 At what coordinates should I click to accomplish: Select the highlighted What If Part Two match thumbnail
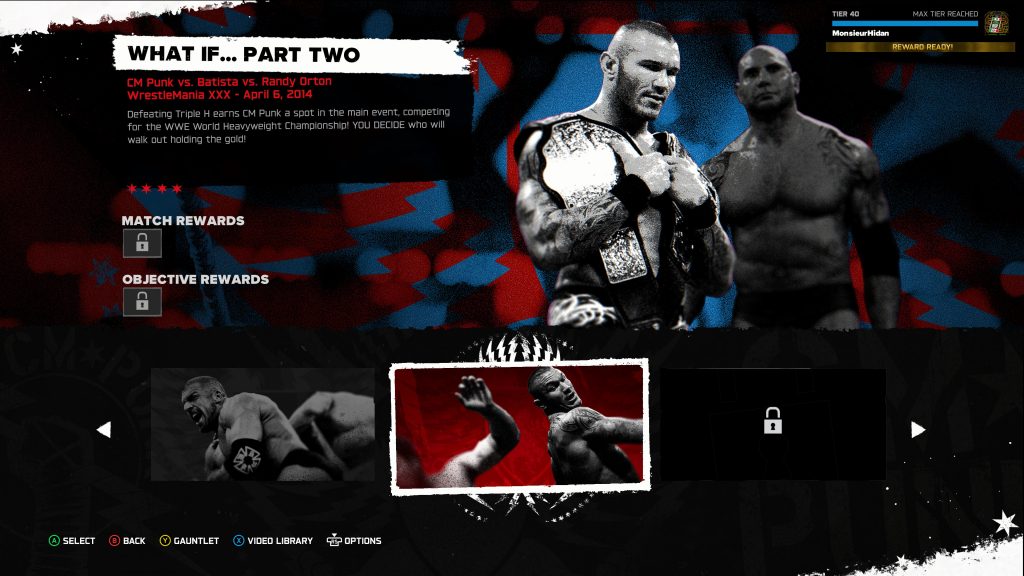519,425
